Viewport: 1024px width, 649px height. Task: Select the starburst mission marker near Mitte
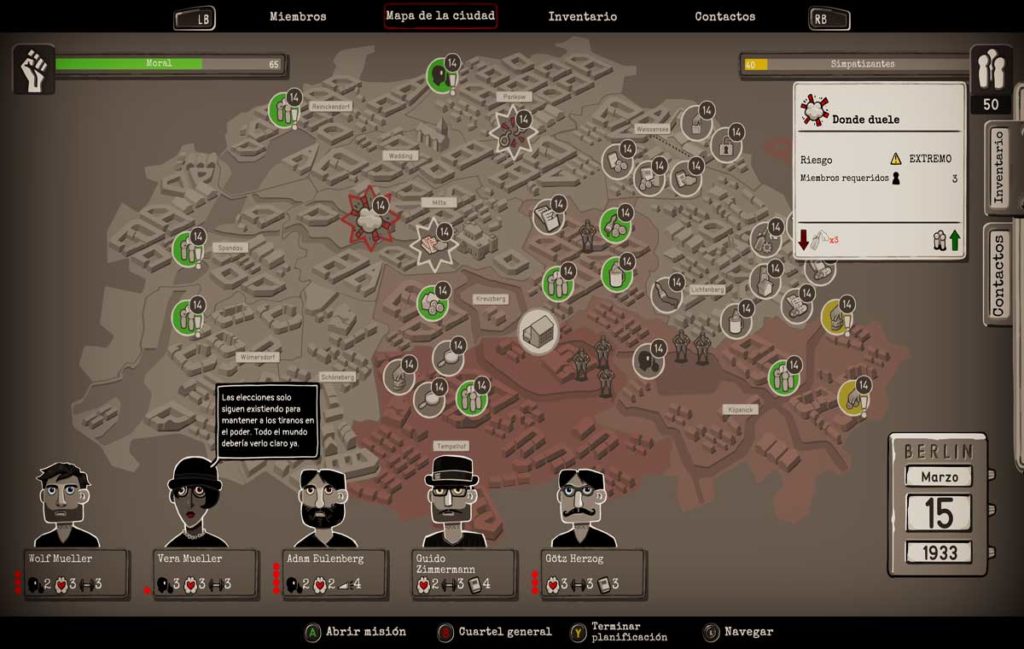[x=433, y=244]
